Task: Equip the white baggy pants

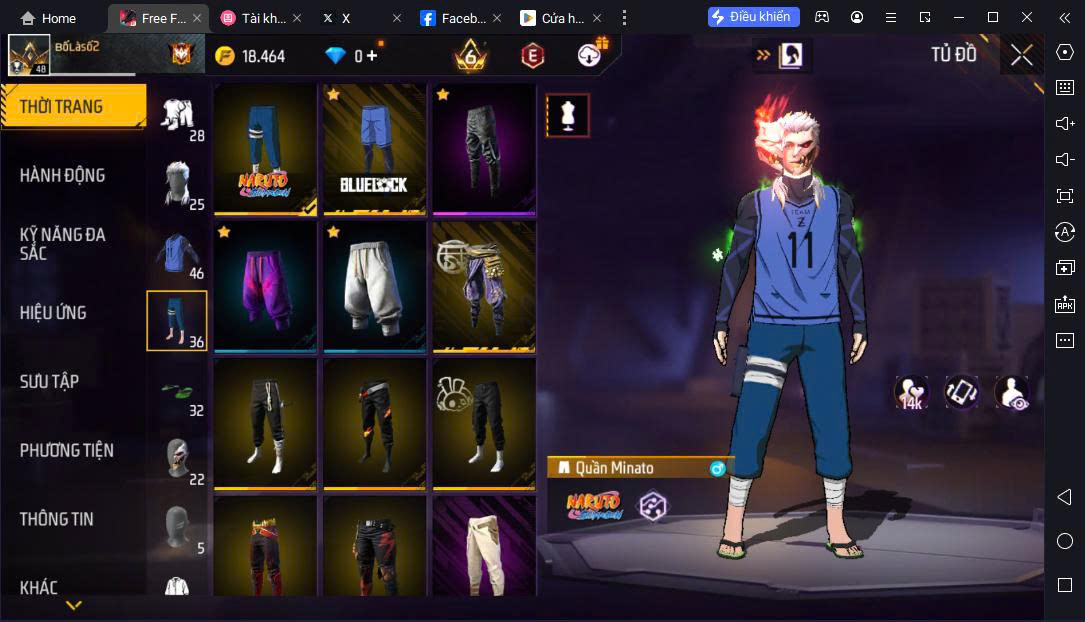Action: pos(374,286)
